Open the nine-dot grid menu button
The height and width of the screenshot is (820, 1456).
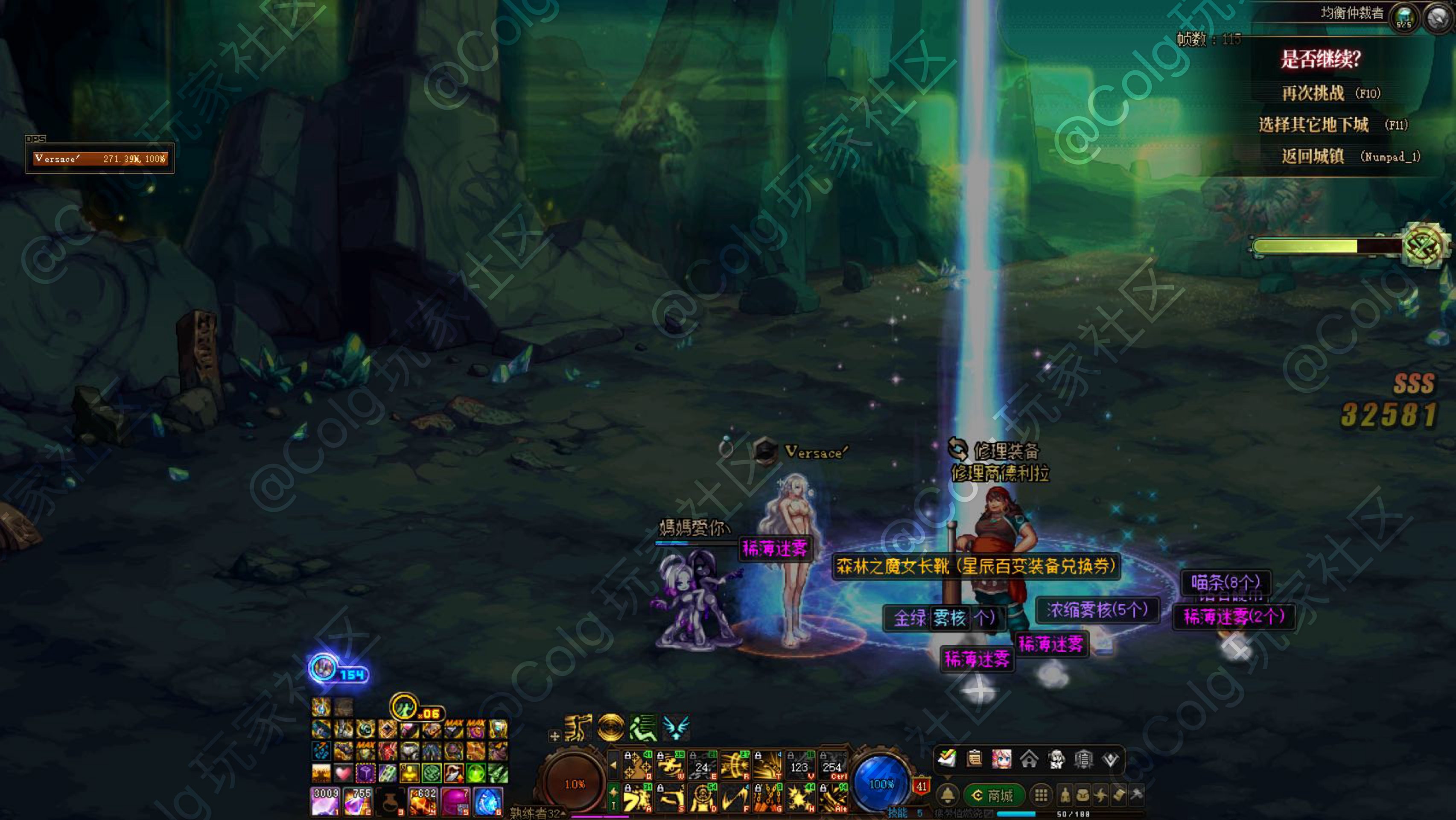(x=1041, y=796)
